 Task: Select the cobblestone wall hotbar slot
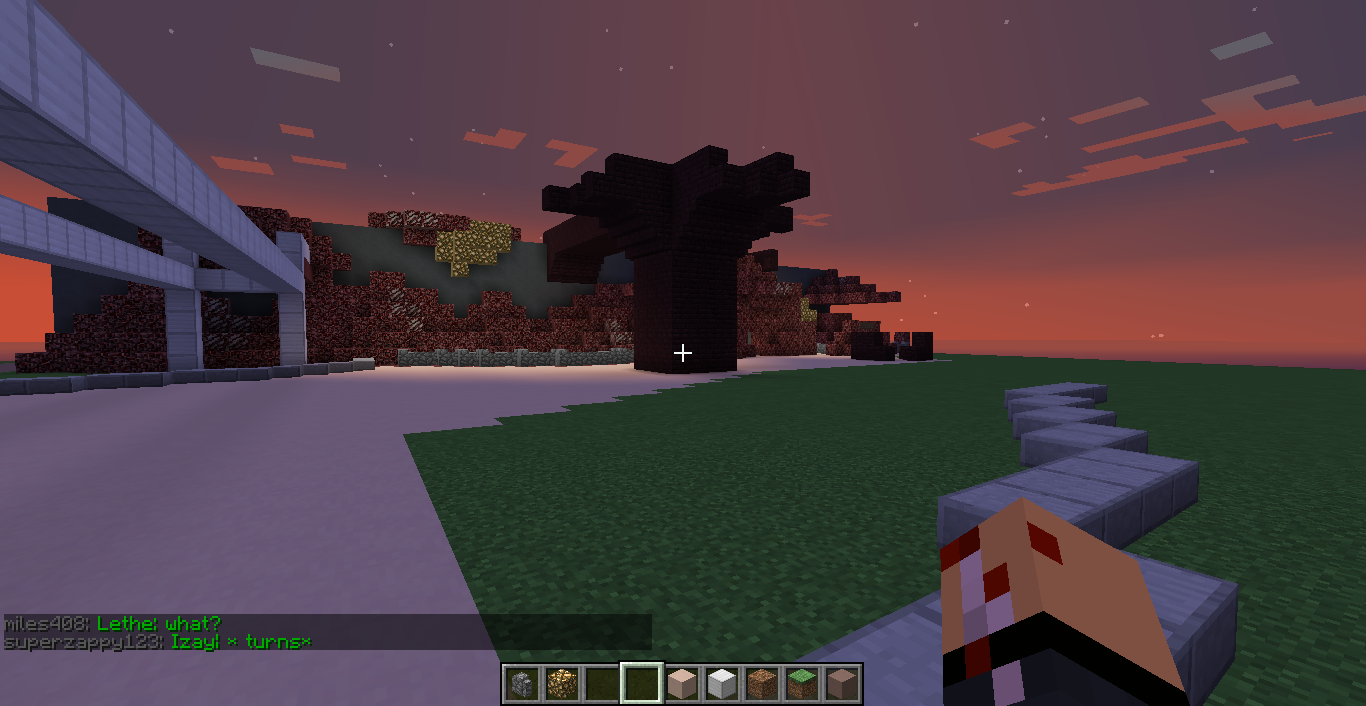tap(522, 684)
